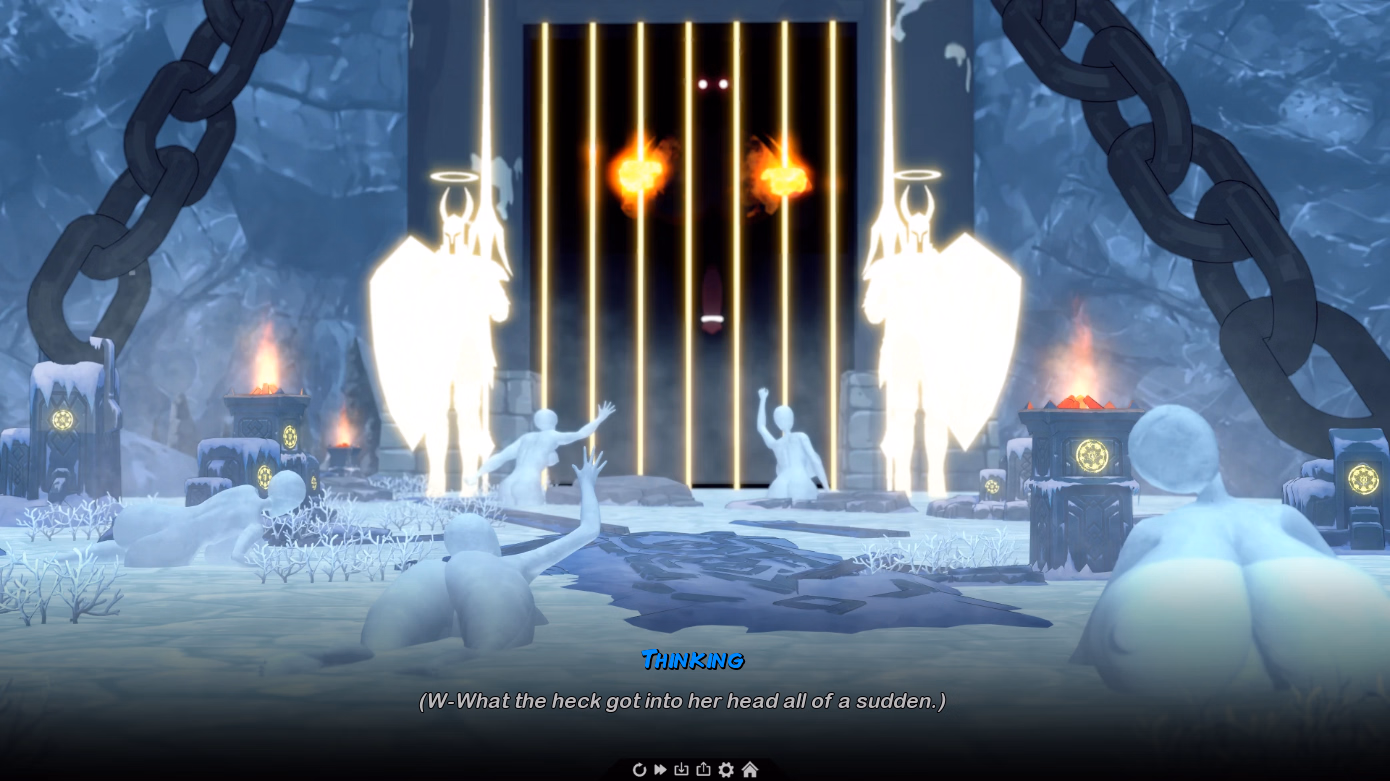
Task: Return to main menu via home icon
Action: [749, 769]
